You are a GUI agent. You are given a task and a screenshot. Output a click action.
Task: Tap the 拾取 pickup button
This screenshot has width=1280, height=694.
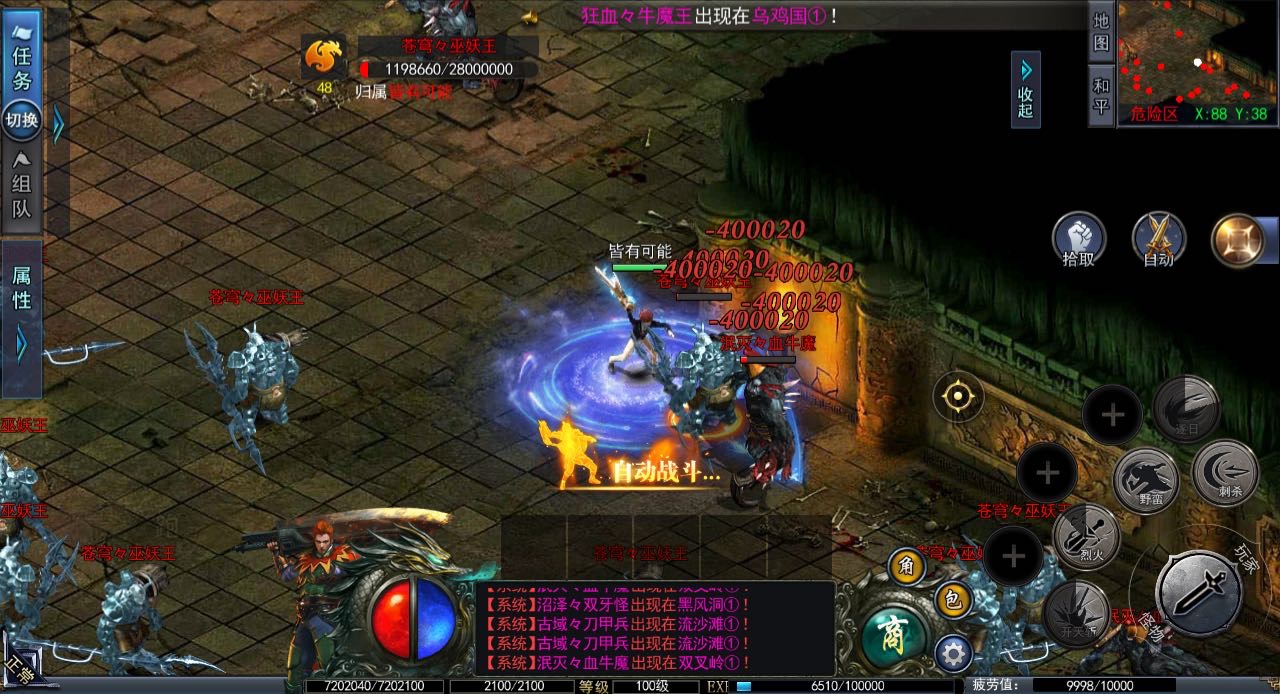pos(1079,240)
